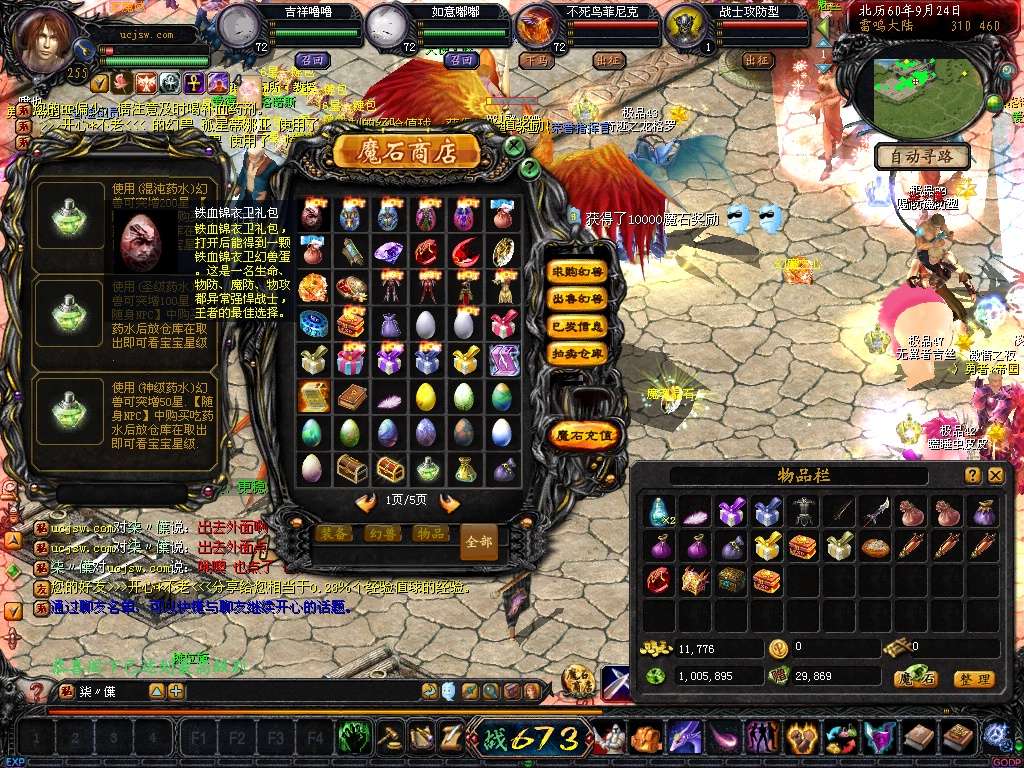Go to the next shop page arrow

pos(450,503)
